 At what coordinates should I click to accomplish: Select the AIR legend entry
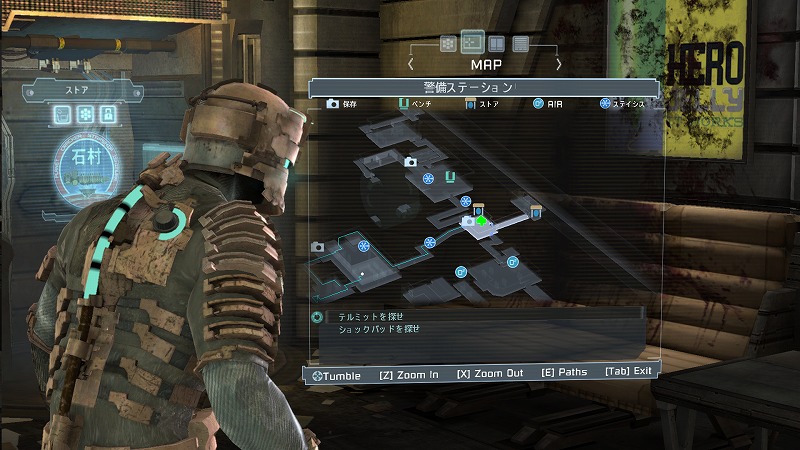547,103
